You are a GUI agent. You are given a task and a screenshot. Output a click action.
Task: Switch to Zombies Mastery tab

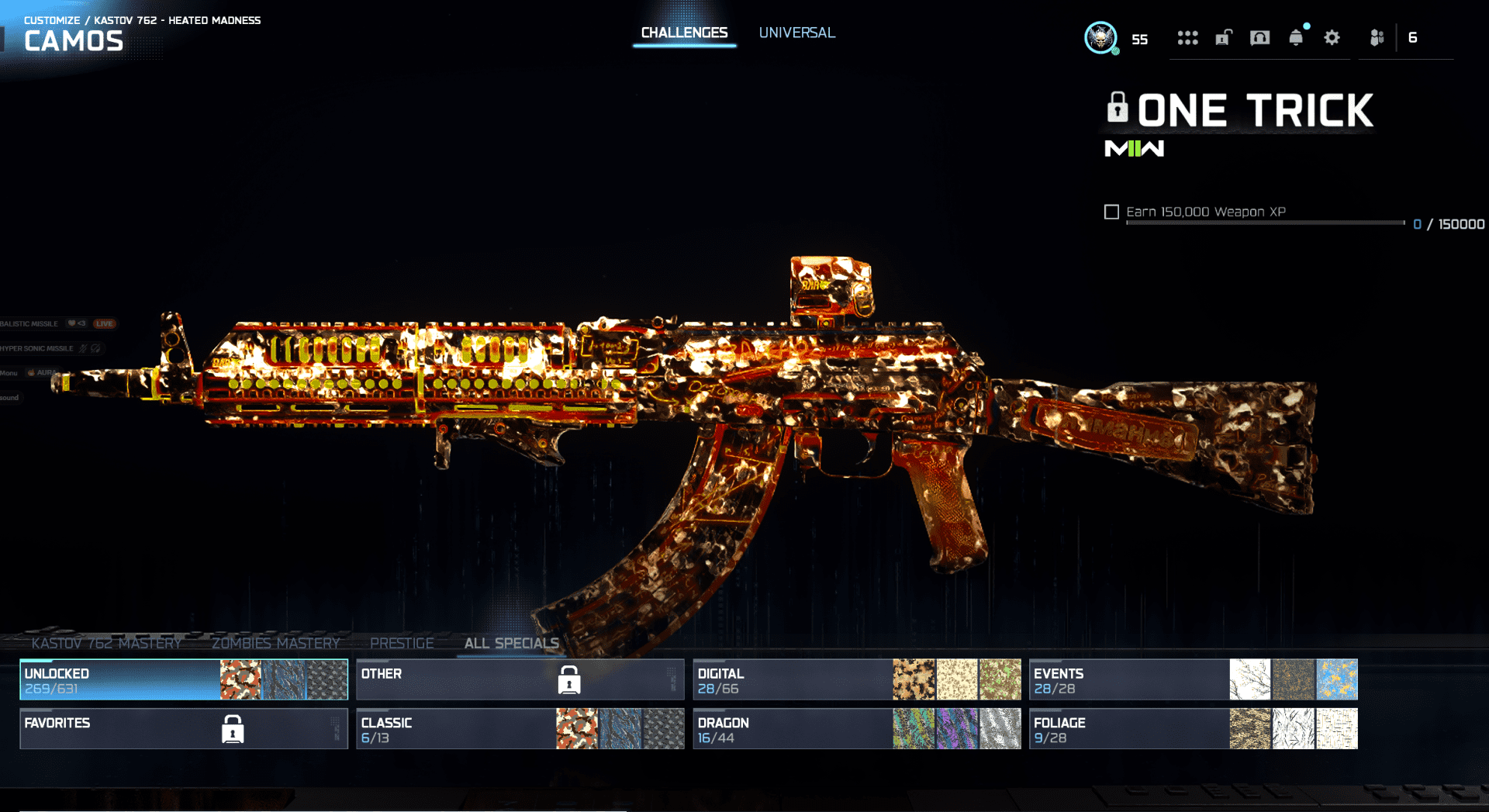pyautogui.click(x=275, y=643)
